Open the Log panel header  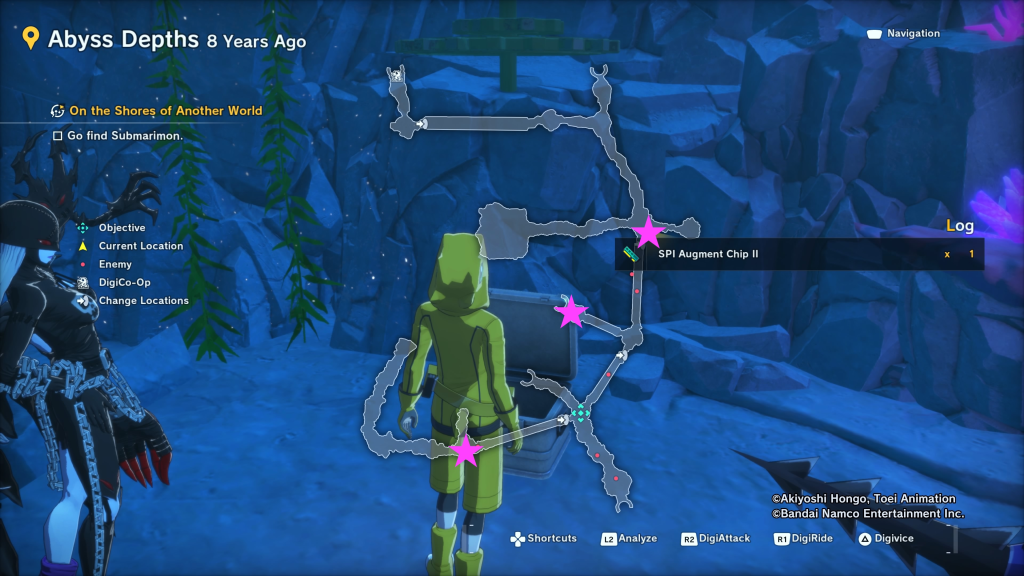[x=959, y=226]
